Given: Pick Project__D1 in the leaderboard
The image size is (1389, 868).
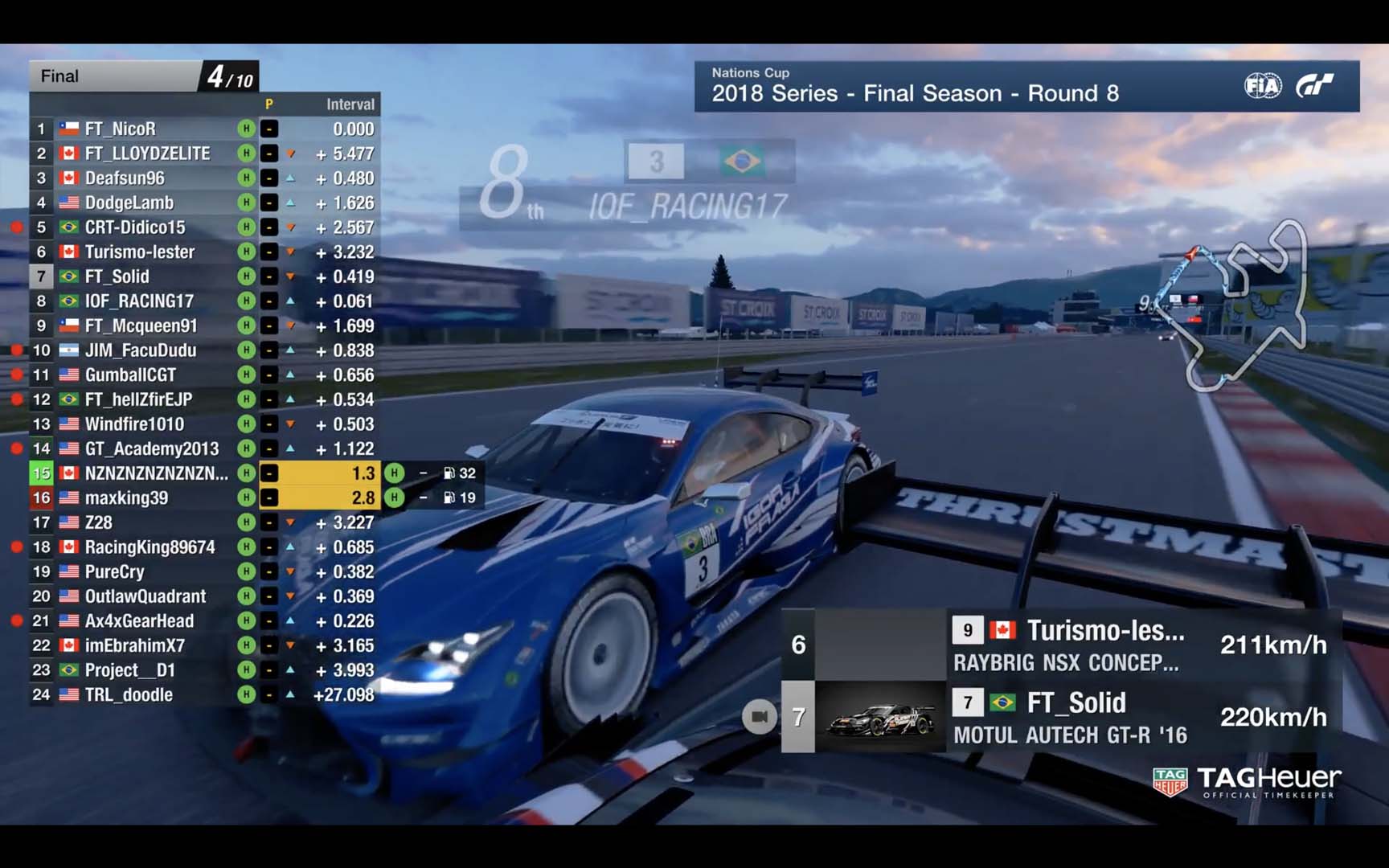Looking at the screenshot, I should [x=130, y=670].
